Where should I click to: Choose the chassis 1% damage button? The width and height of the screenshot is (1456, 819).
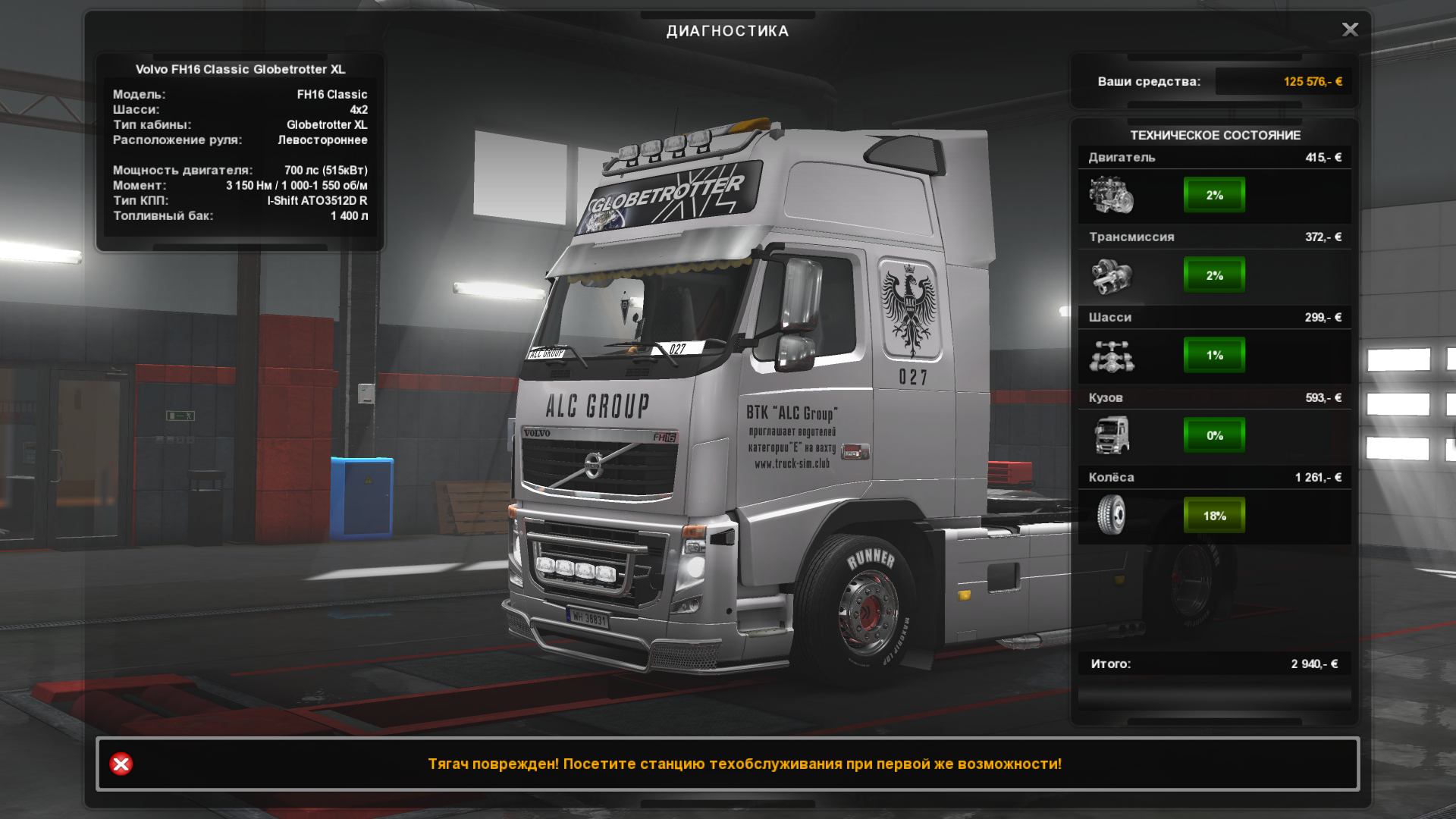[x=1214, y=355]
